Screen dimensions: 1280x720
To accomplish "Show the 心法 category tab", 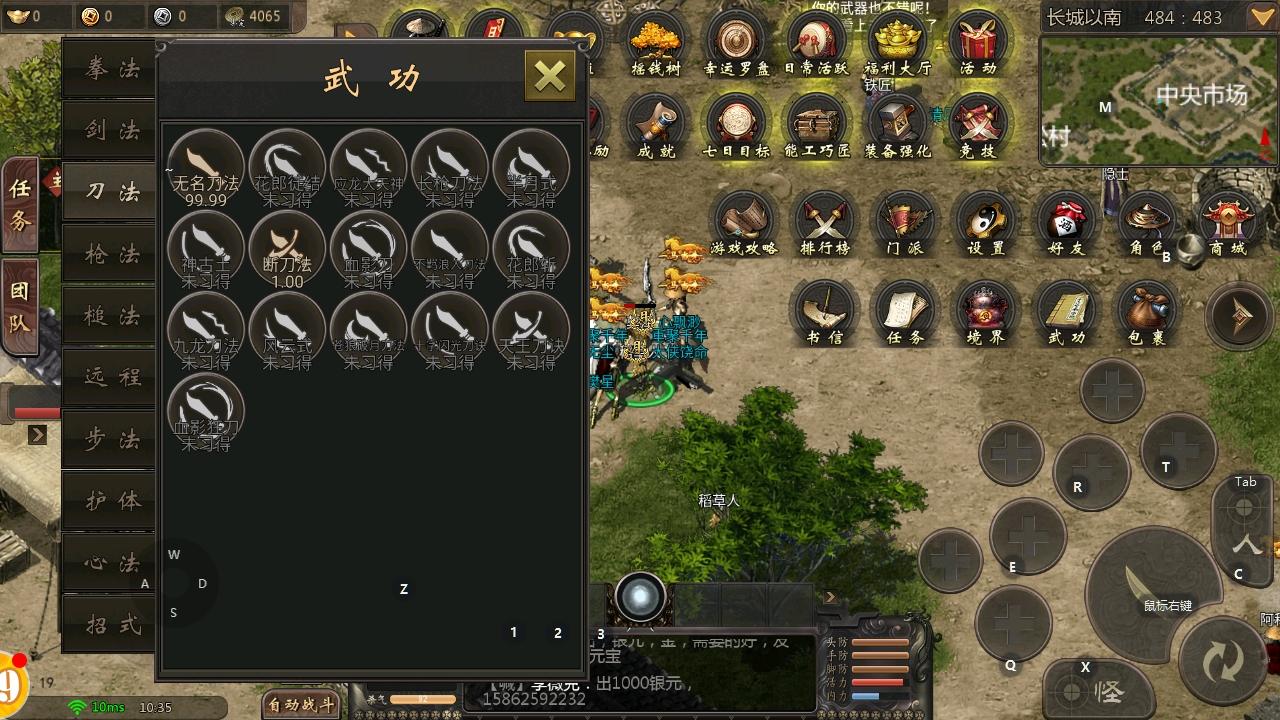I will click(x=111, y=563).
